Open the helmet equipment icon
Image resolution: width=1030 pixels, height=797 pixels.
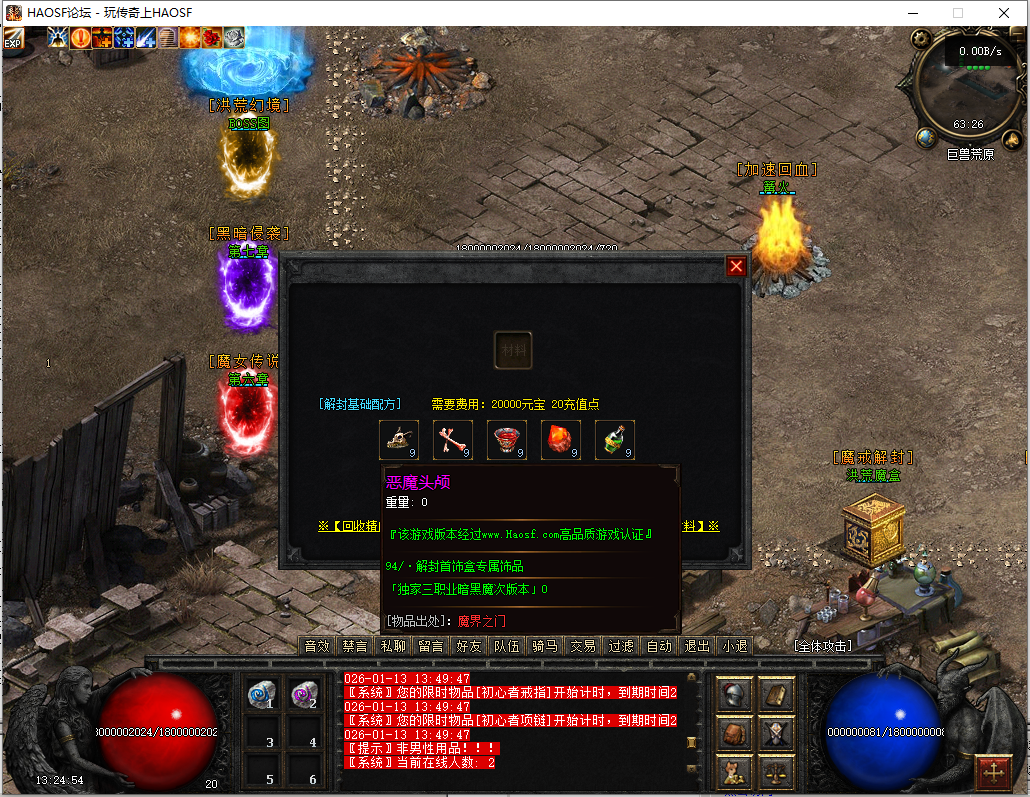(735, 695)
